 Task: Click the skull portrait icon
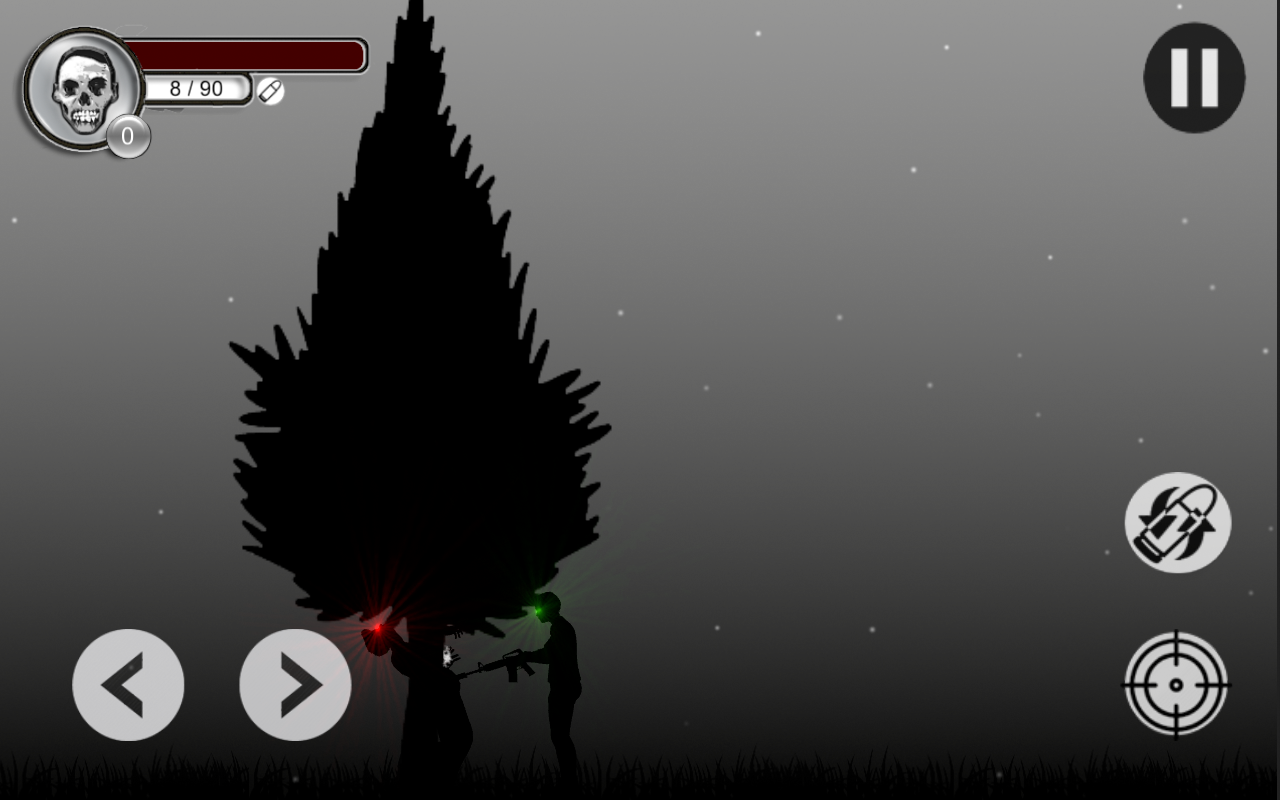click(x=84, y=90)
